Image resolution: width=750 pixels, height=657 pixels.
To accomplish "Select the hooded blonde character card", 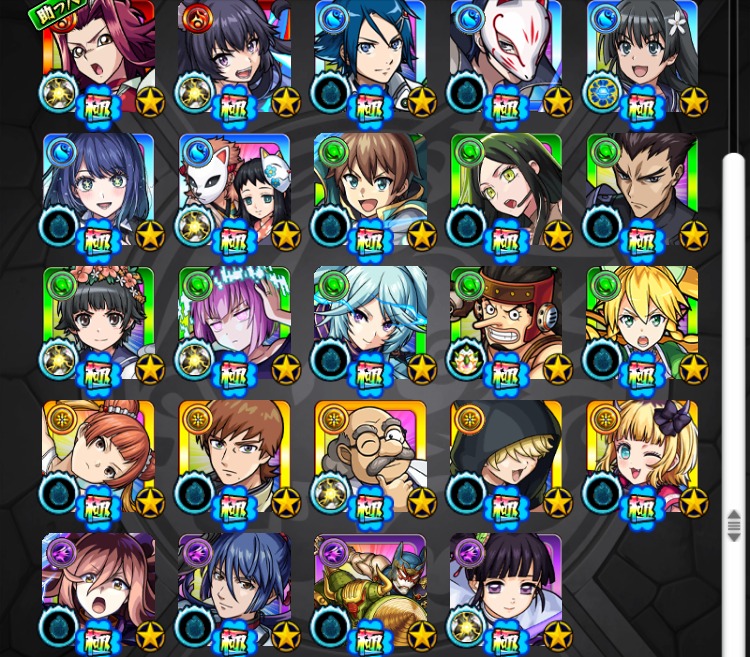I will coord(506,456).
